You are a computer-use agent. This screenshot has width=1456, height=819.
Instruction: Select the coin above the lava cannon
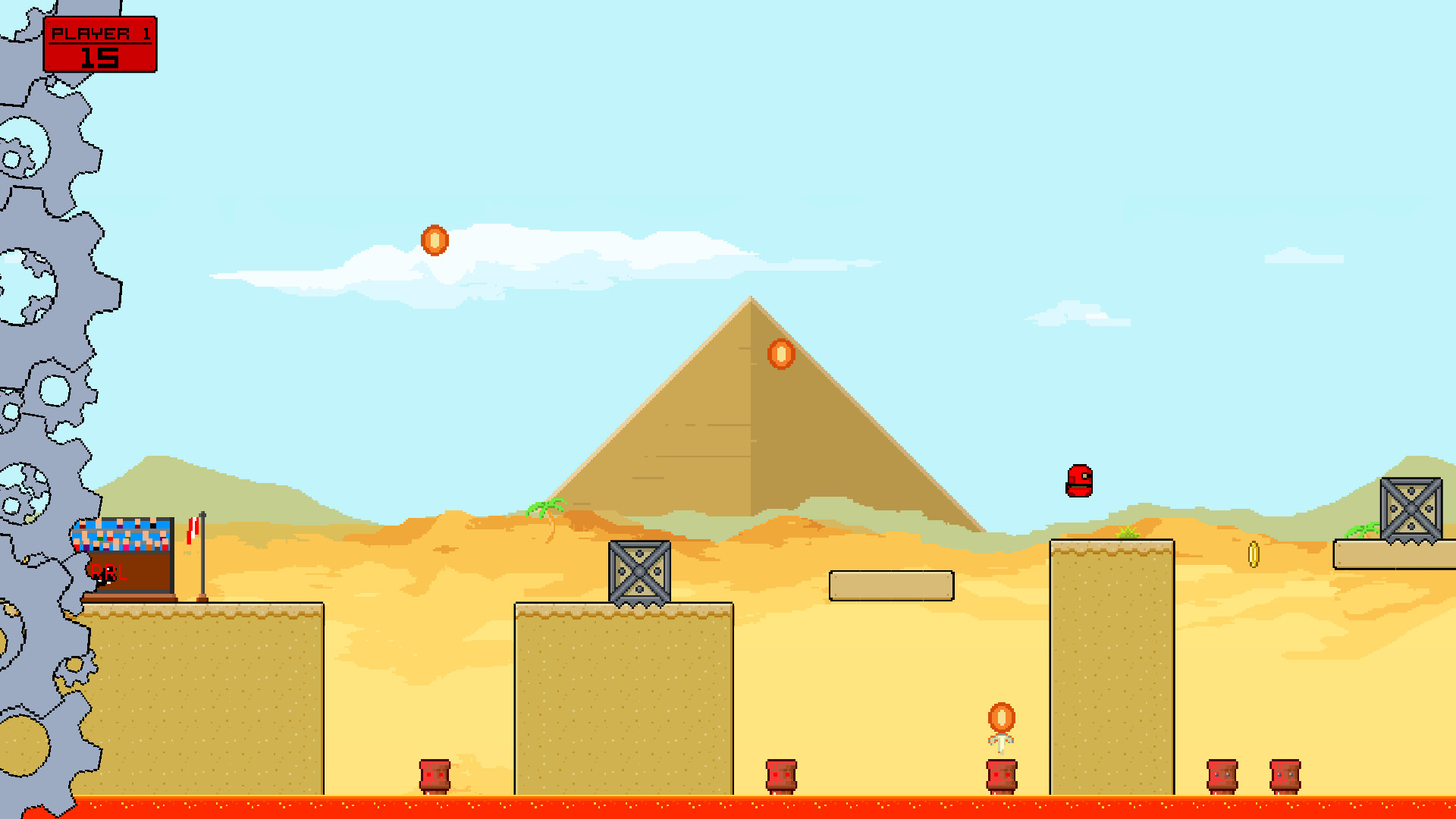[1002, 717]
